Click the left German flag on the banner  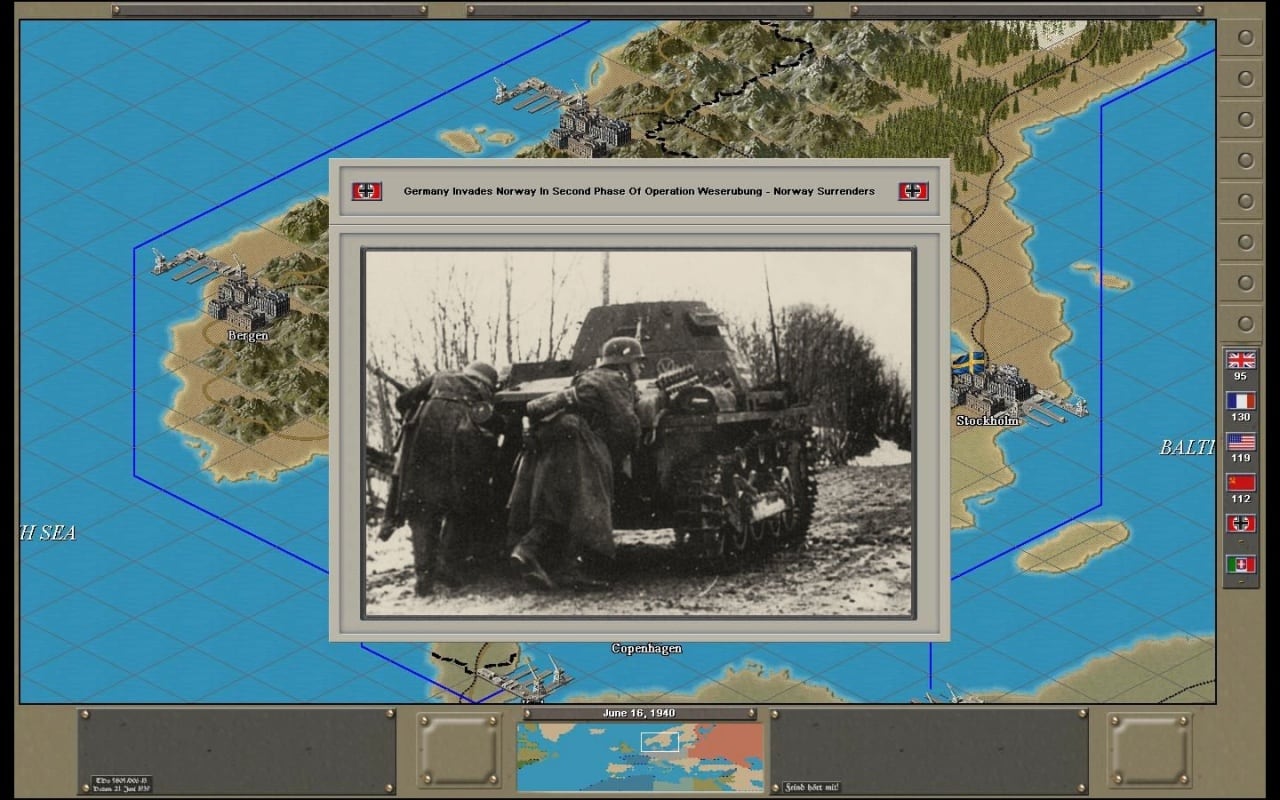coord(366,190)
